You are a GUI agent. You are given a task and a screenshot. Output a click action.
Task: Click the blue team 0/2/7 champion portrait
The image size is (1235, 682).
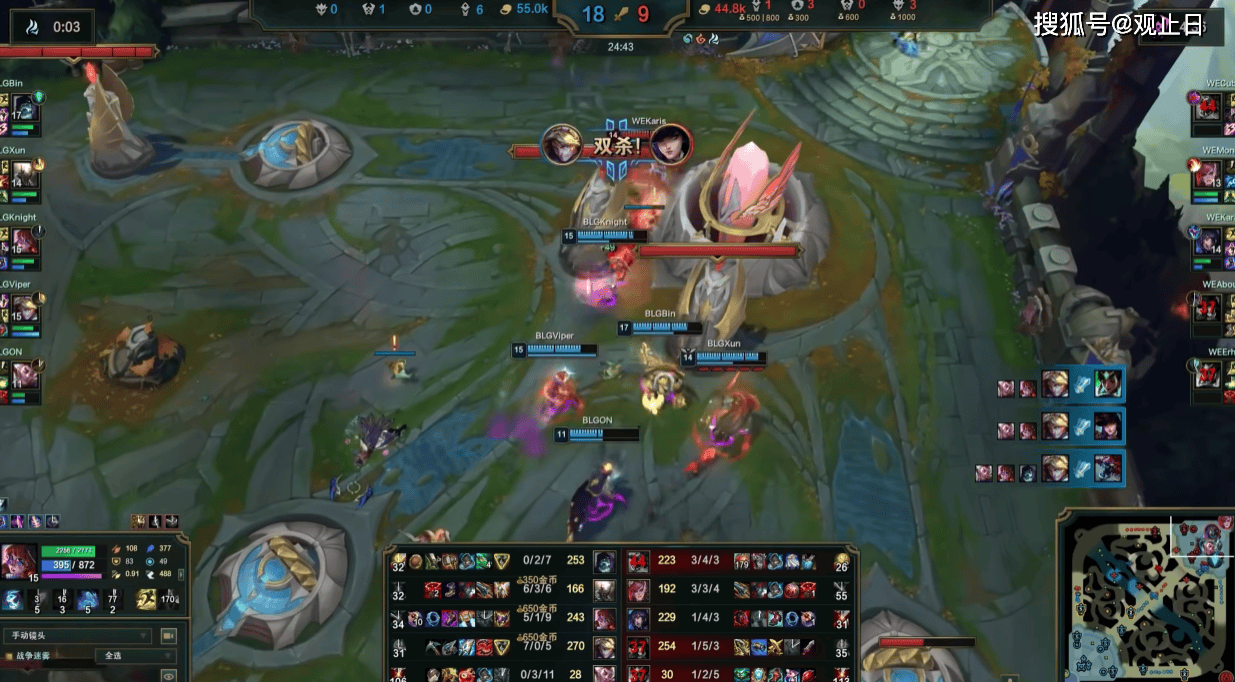point(604,562)
